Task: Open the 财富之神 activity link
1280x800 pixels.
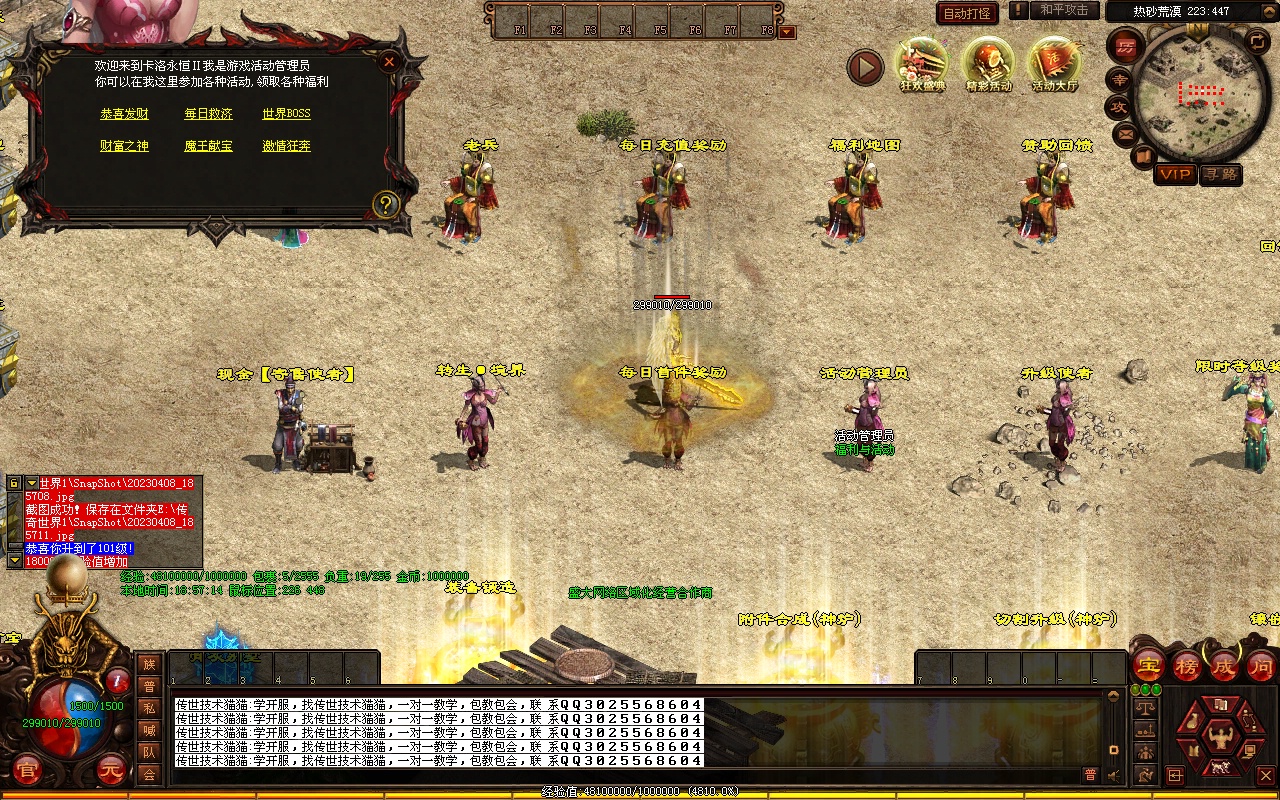Action: pyautogui.click(x=124, y=146)
